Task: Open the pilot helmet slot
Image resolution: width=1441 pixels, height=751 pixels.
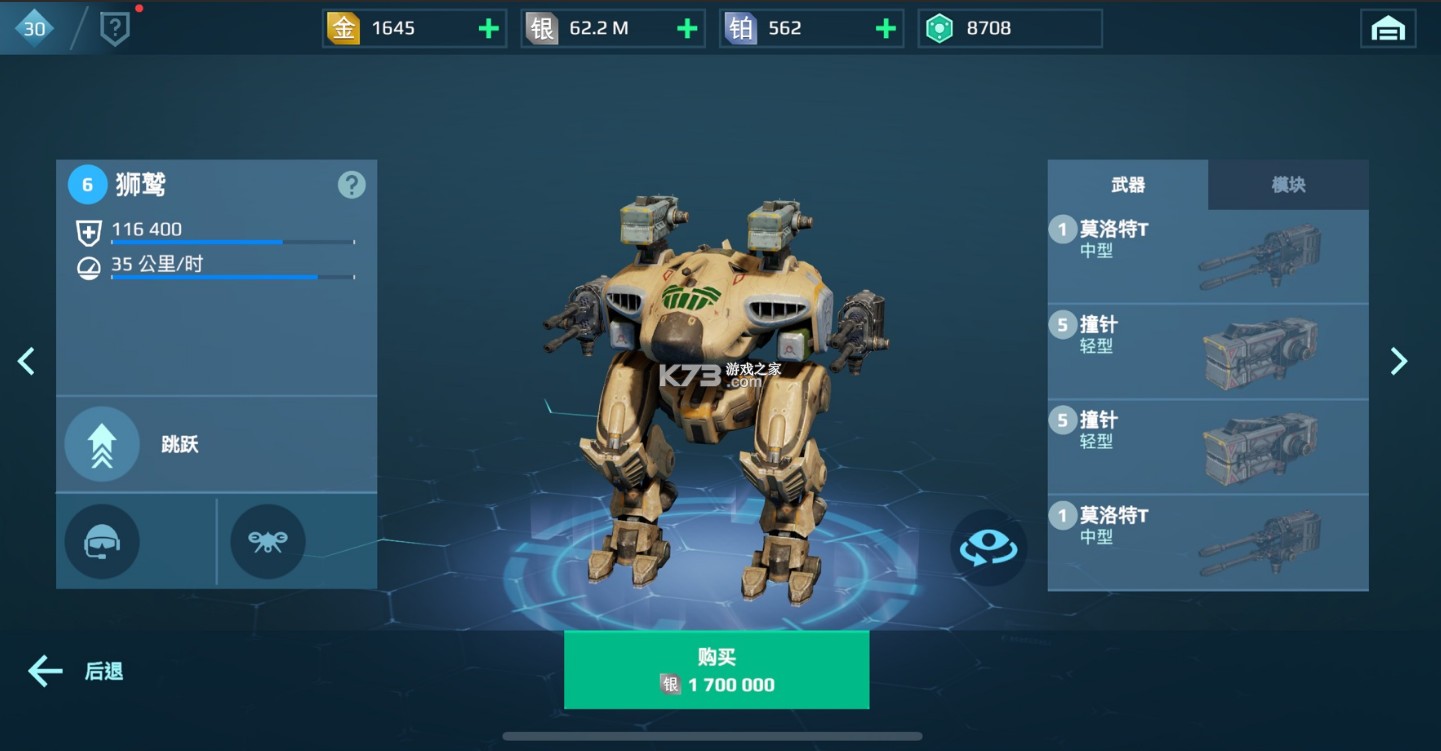Action: coord(102,542)
